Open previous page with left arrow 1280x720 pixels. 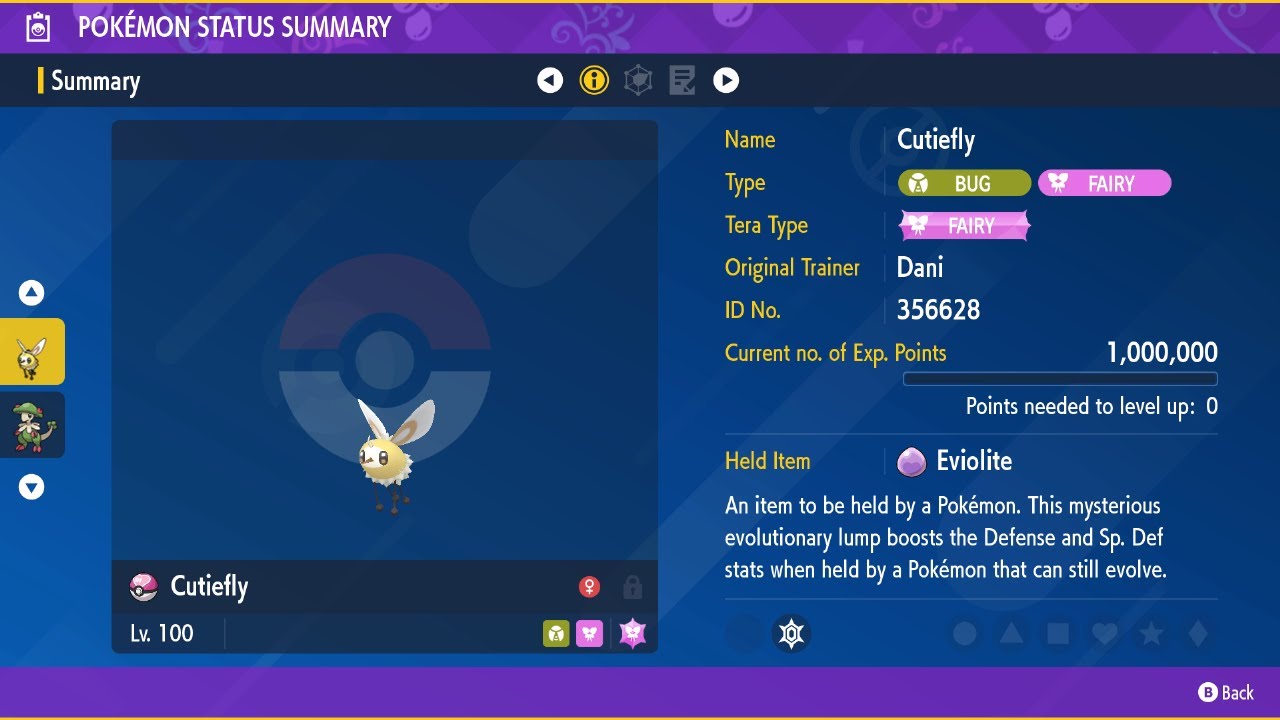pyautogui.click(x=550, y=80)
